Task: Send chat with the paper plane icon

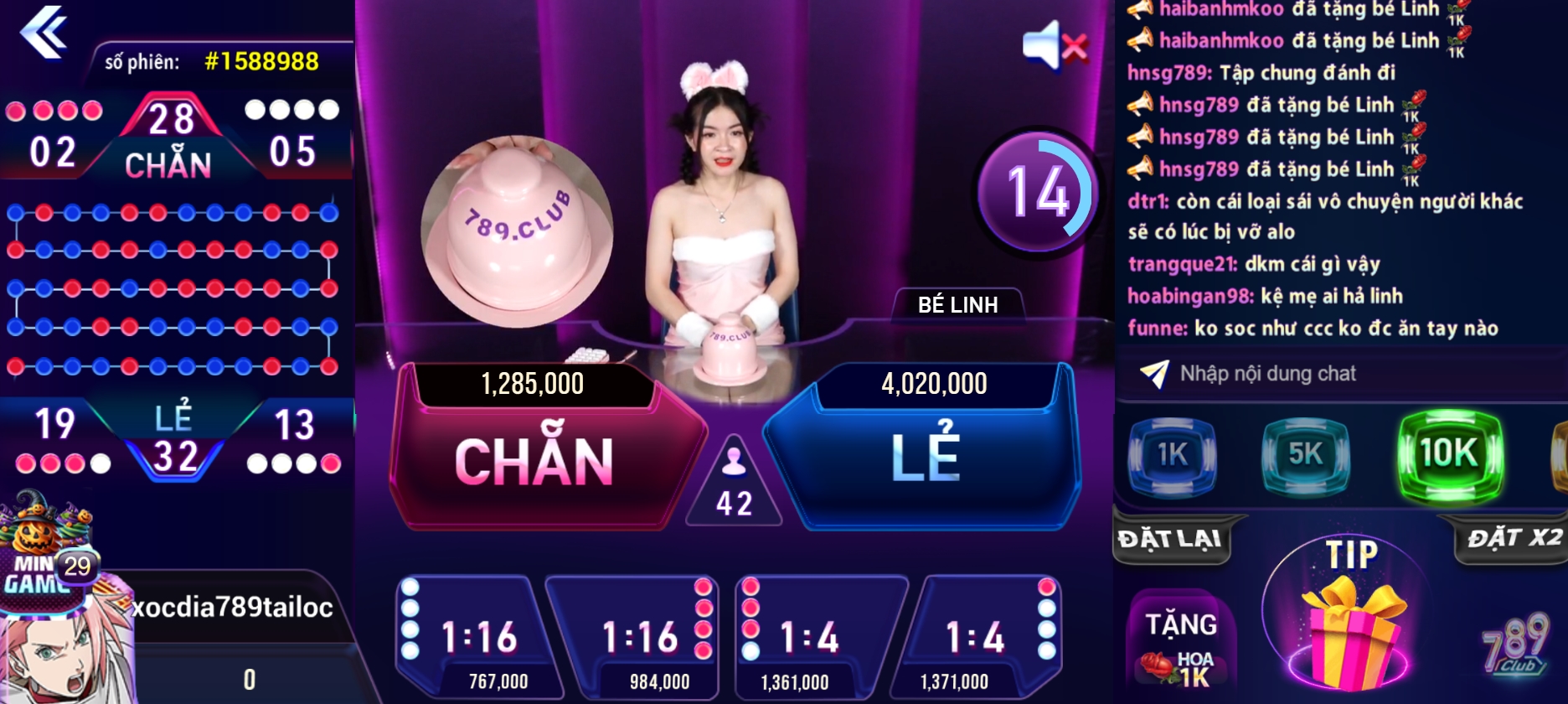Action: [1154, 374]
